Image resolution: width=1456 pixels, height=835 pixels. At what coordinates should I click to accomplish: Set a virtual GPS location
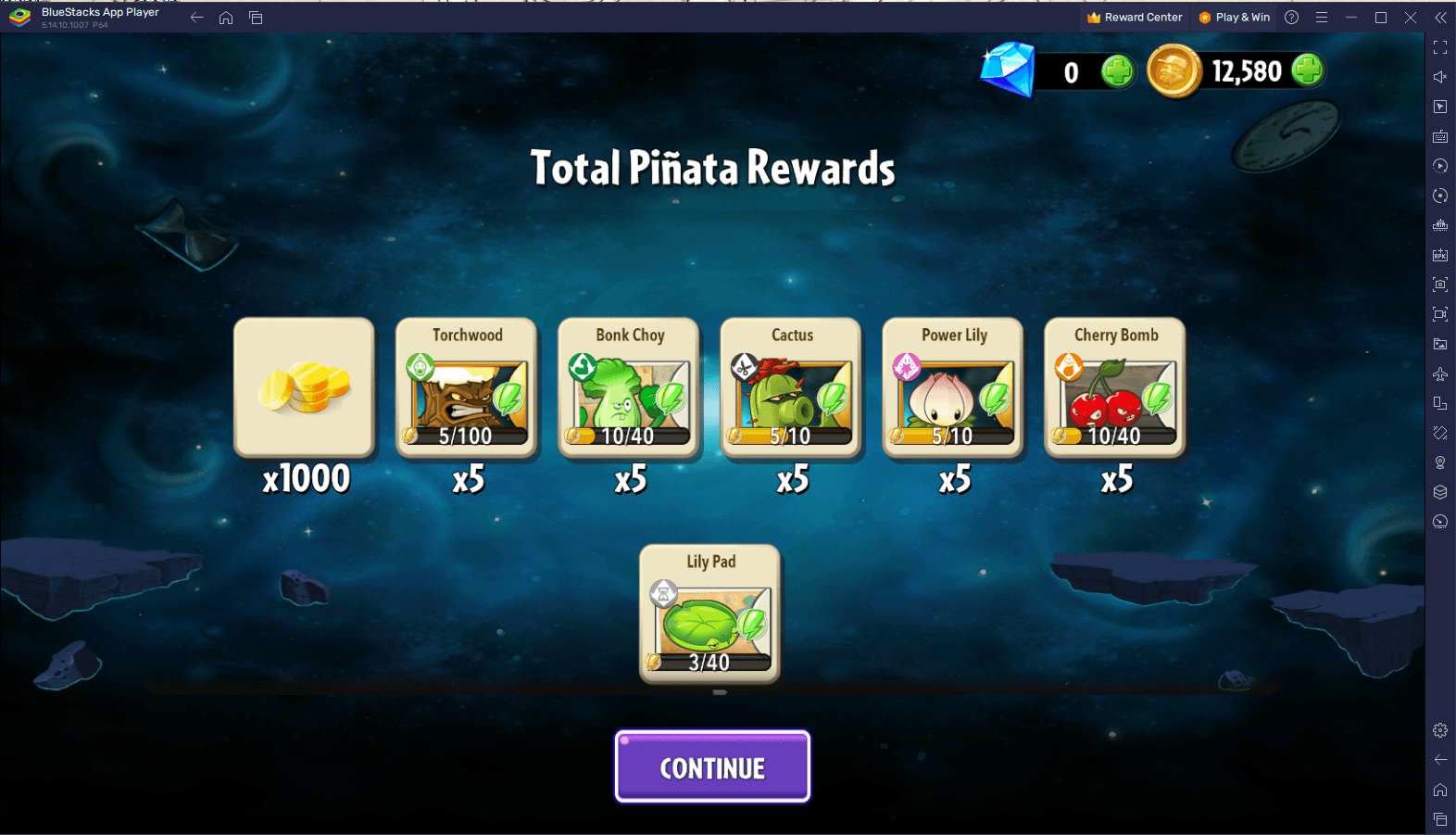1440,462
